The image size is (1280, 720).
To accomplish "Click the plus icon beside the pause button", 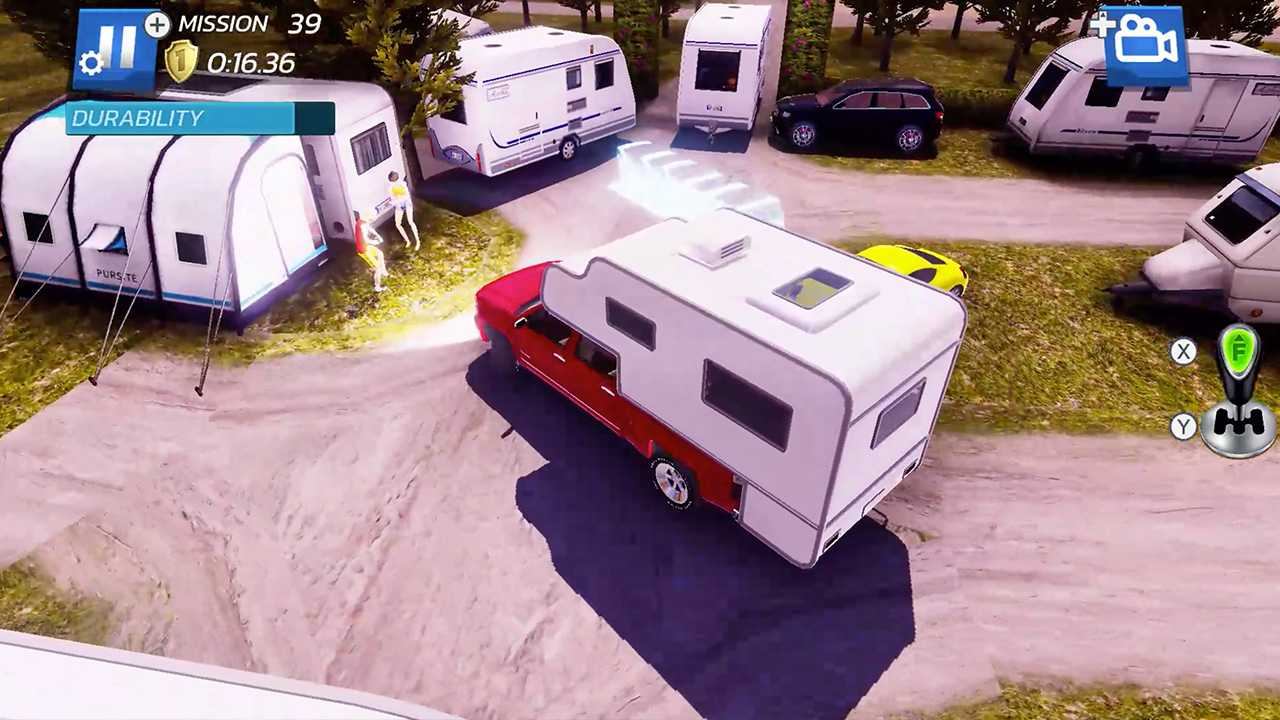I will (x=155, y=27).
